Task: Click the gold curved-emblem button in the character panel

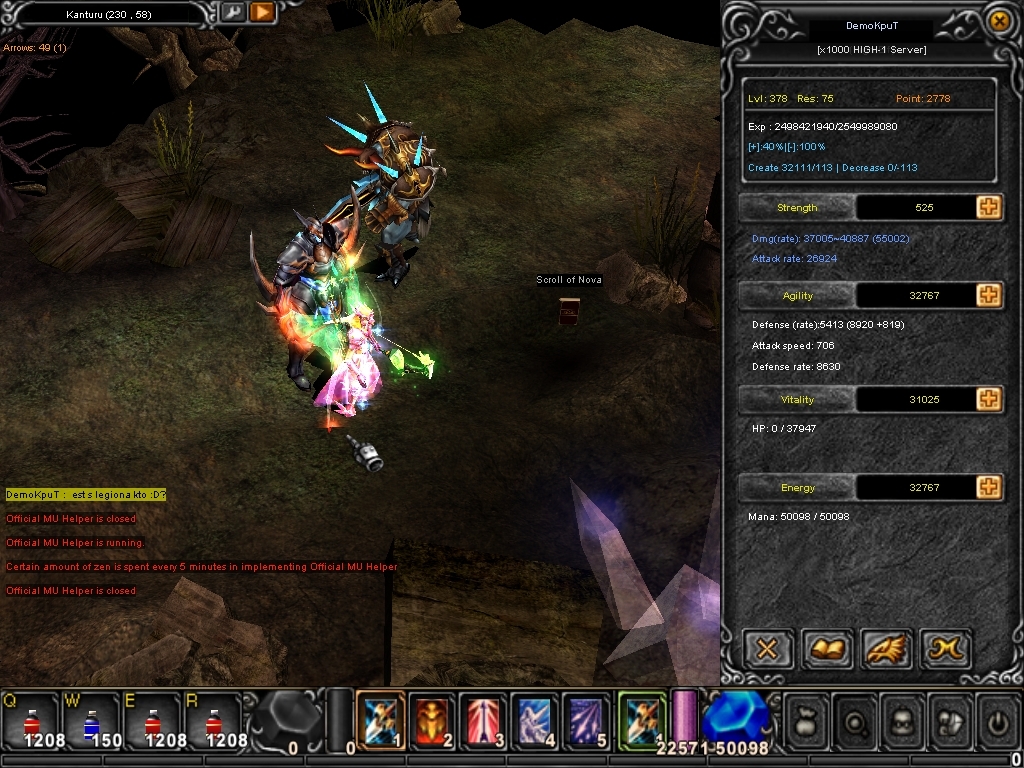Action: coord(945,650)
